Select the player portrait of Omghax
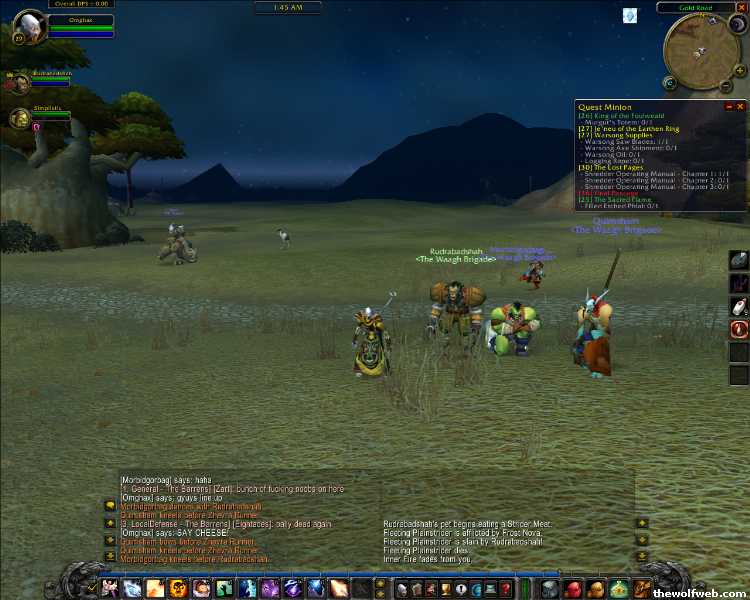 (x=30, y=25)
